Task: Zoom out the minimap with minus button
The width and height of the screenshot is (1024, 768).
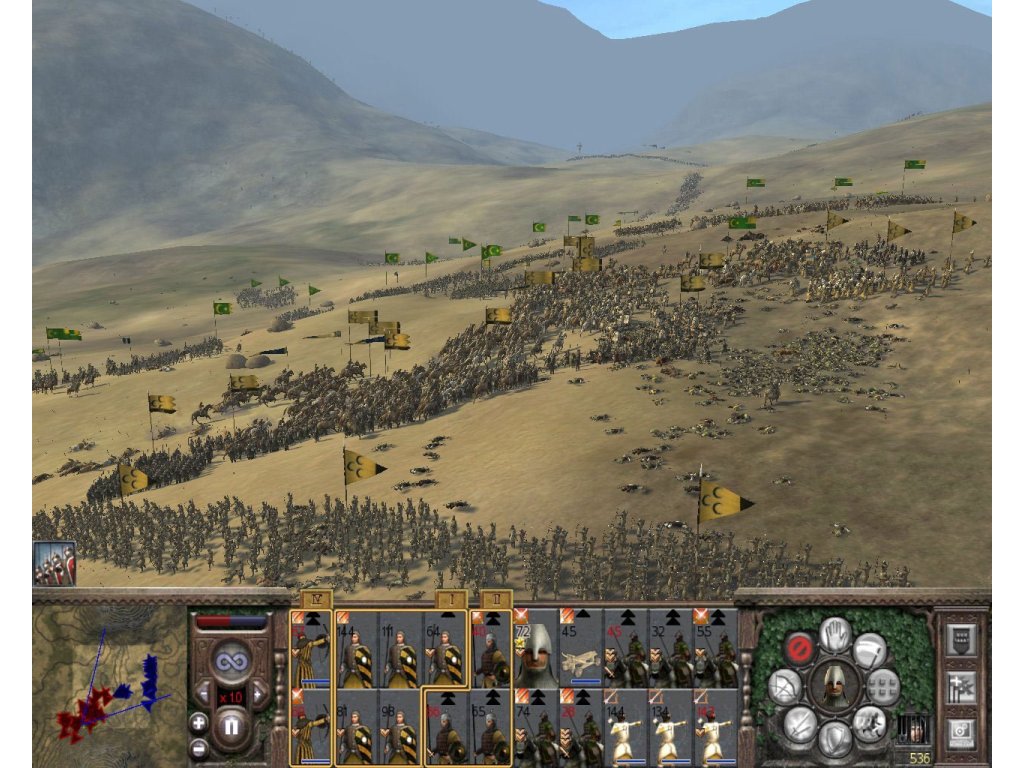Action: pos(199,747)
